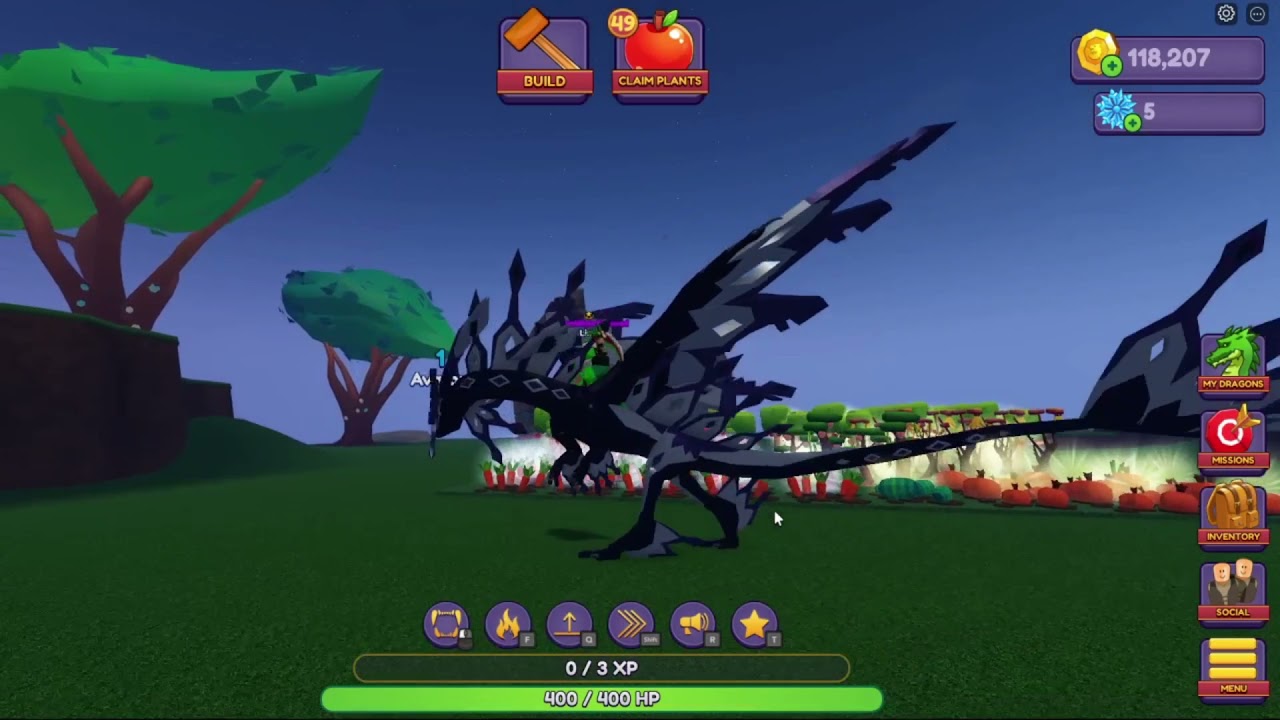Use the fire breath ability
Image resolution: width=1280 pixels, height=720 pixels.
coord(508,624)
